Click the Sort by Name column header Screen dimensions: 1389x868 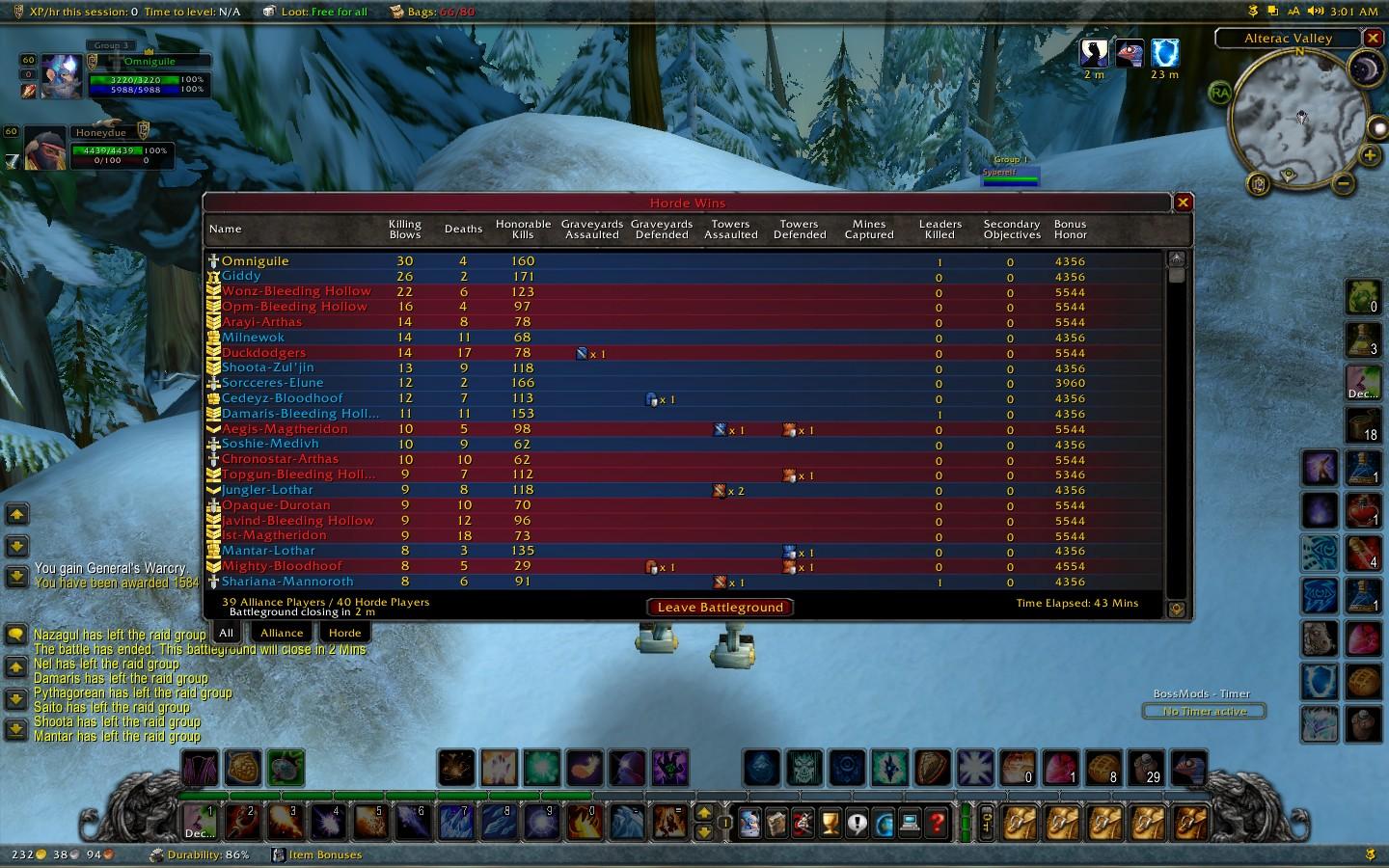point(226,230)
